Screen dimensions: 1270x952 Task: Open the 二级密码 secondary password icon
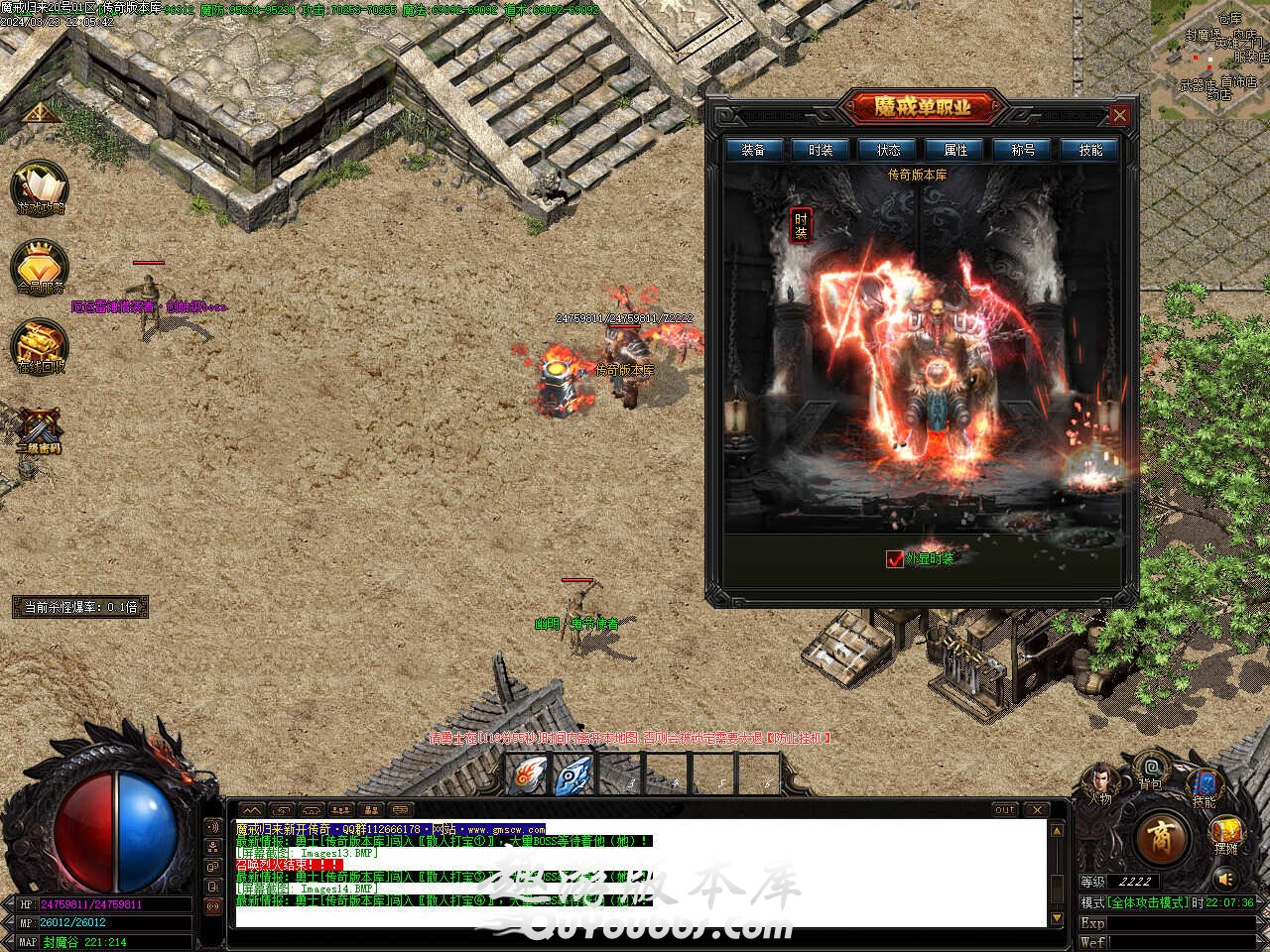pos(40,428)
